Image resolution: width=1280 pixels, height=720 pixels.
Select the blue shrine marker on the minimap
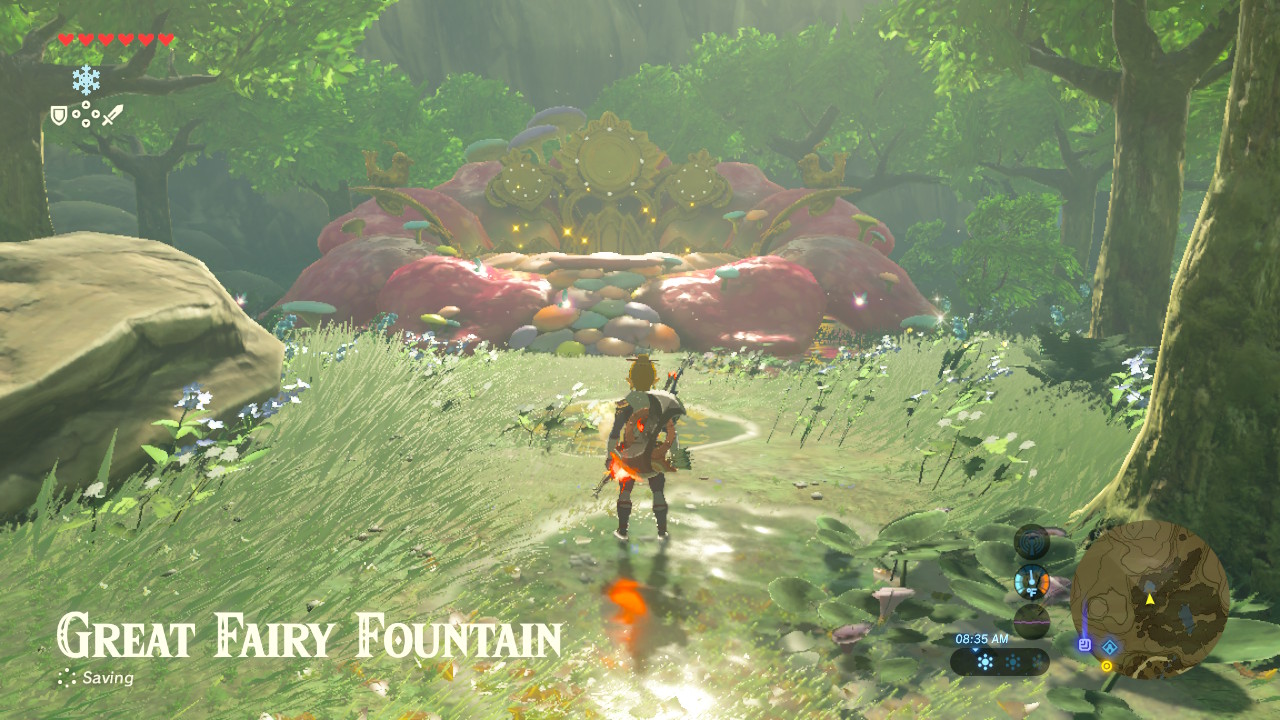coord(1110,647)
